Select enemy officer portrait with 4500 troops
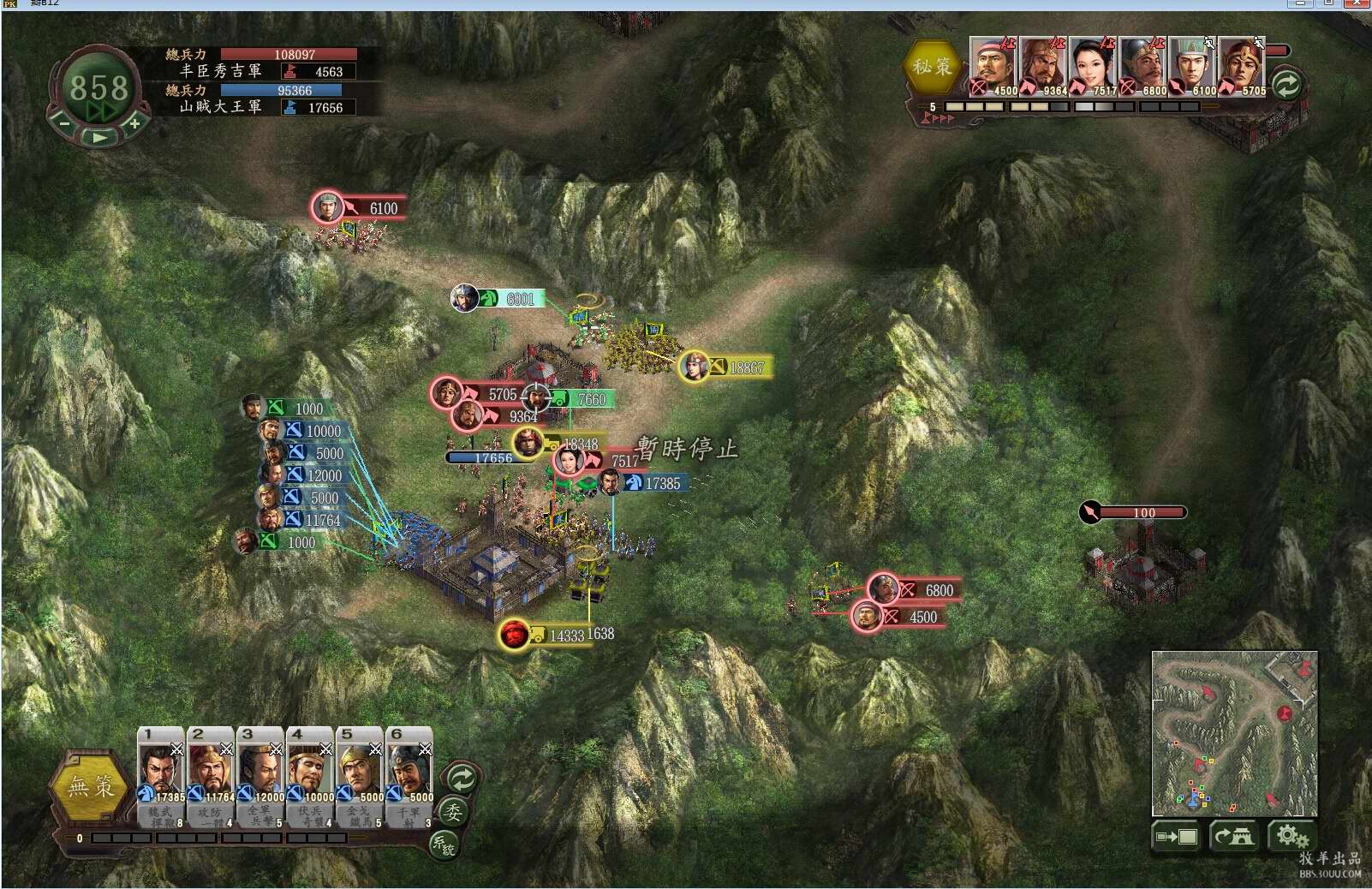This screenshot has width=1372, height=889. (993, 65)
